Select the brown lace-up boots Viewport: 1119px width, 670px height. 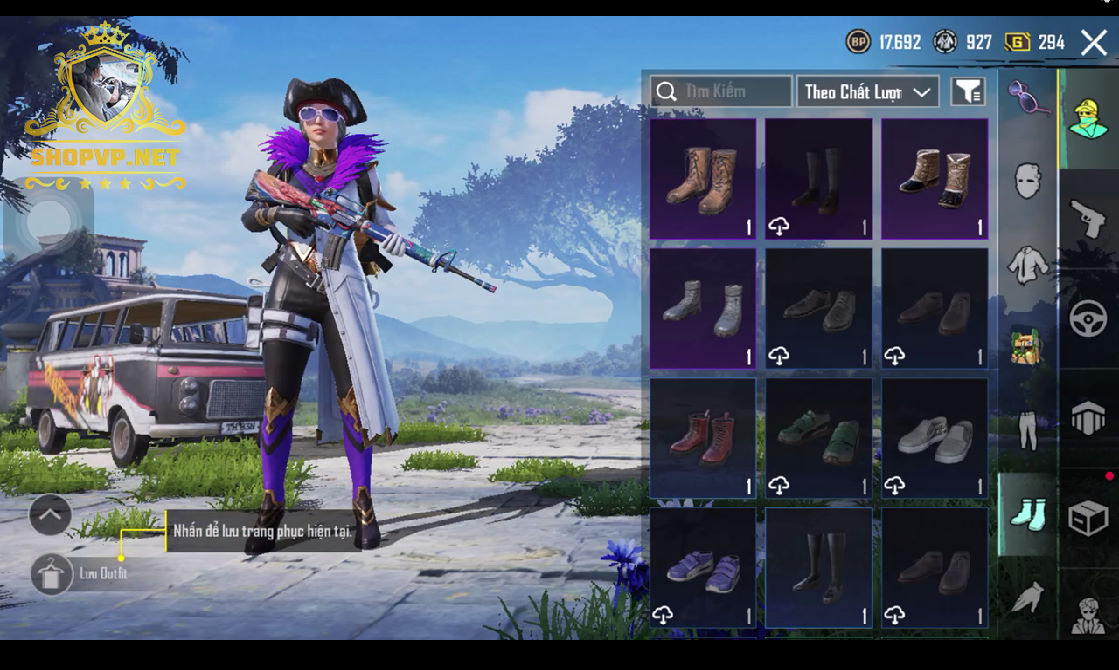703,180
